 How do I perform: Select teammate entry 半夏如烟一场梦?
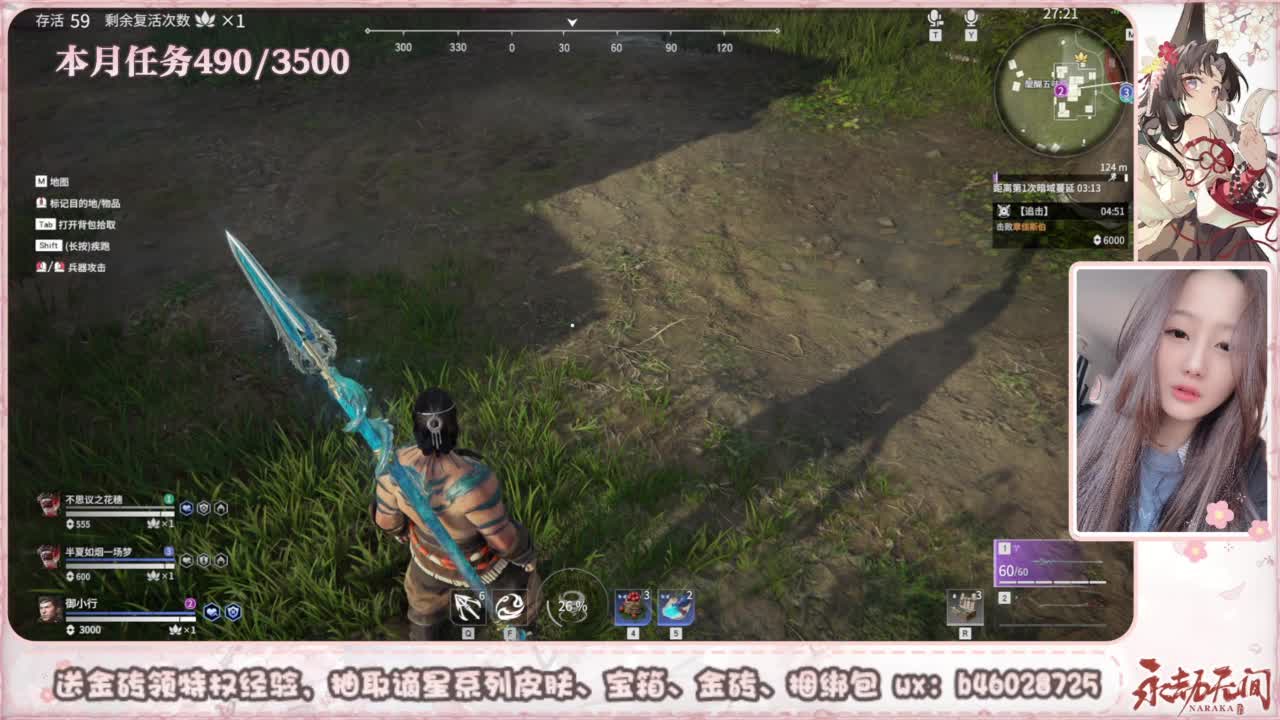(100, 551)
